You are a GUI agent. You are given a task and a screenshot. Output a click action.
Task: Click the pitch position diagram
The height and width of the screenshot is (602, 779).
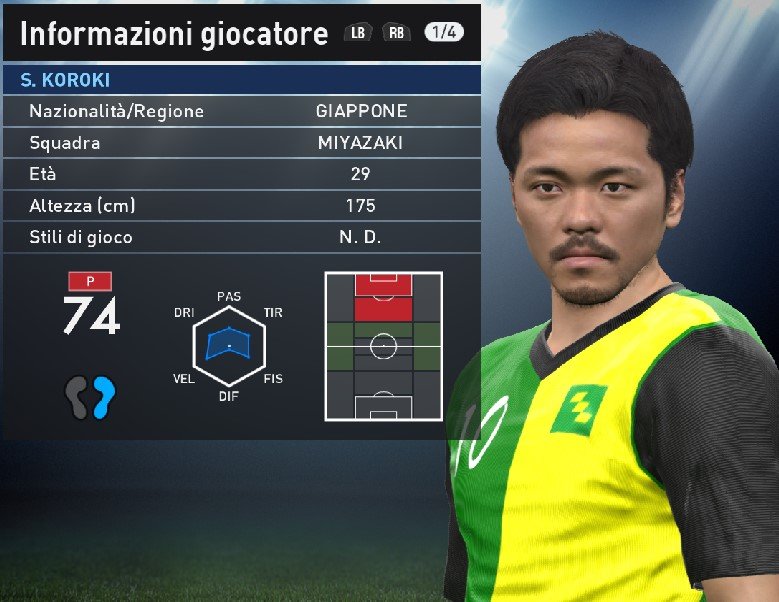[x=383, y=346]
